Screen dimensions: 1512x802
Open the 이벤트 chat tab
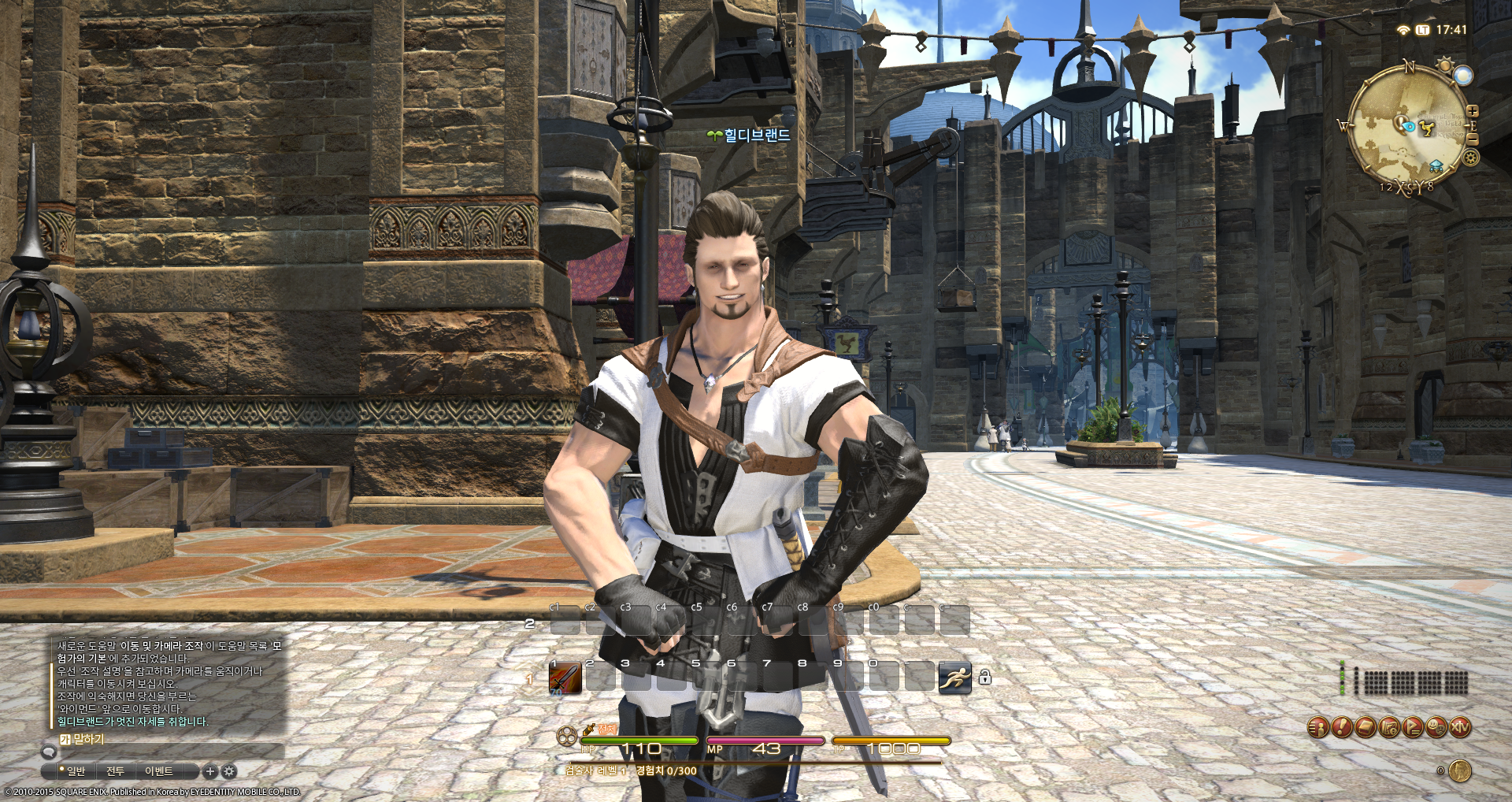pyautogui.click(x=158, y=771)
